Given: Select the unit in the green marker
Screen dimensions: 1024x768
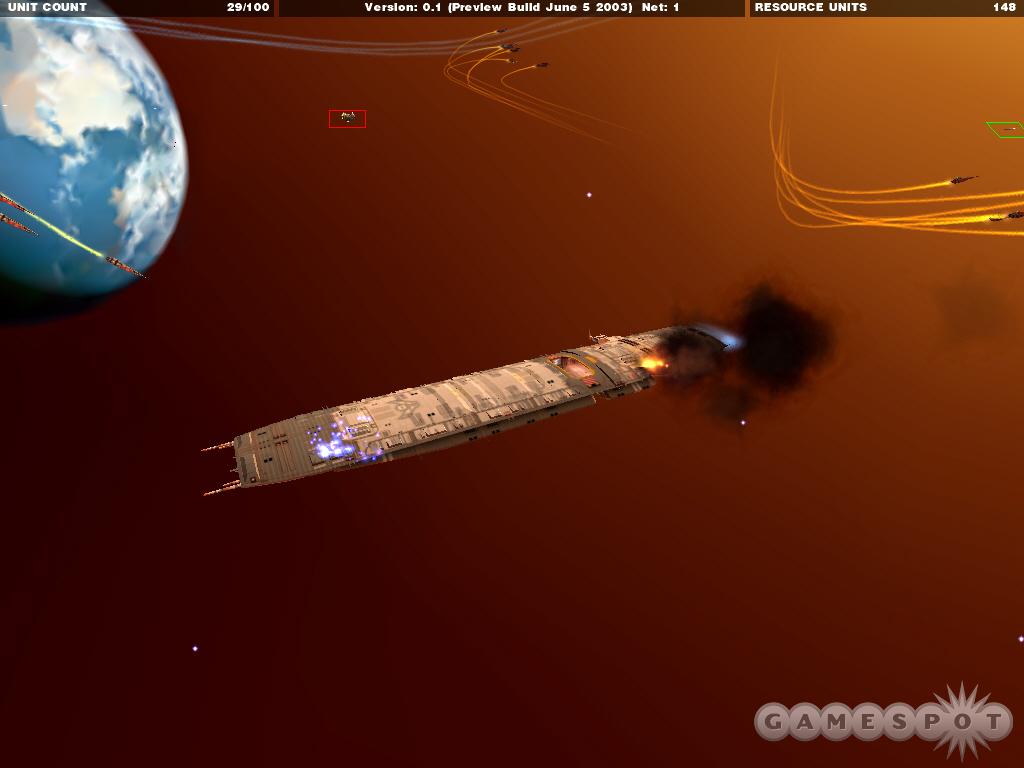Looking at the screenshot, I should click(1008, 129).
